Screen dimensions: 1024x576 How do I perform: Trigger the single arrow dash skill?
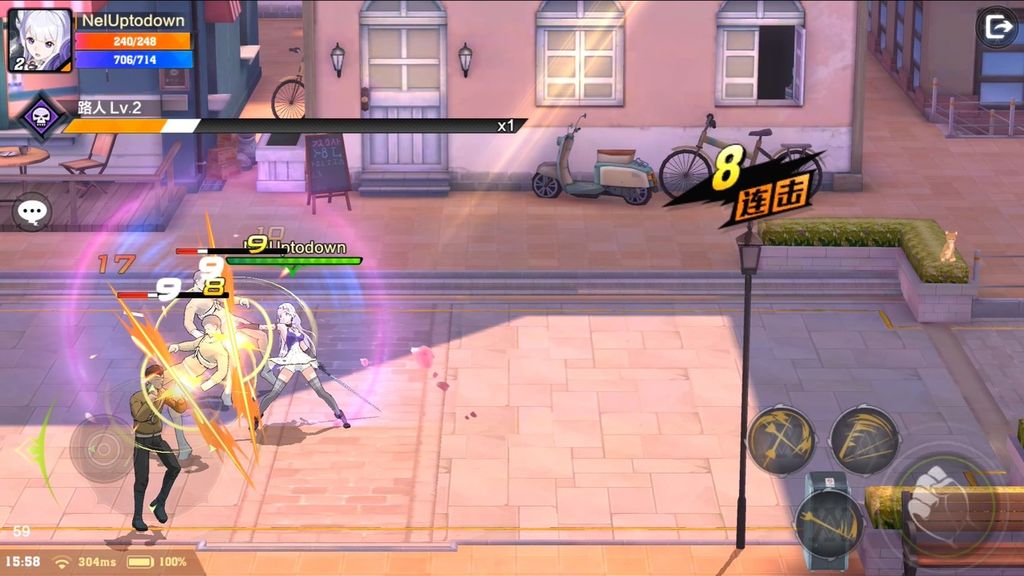829,523
